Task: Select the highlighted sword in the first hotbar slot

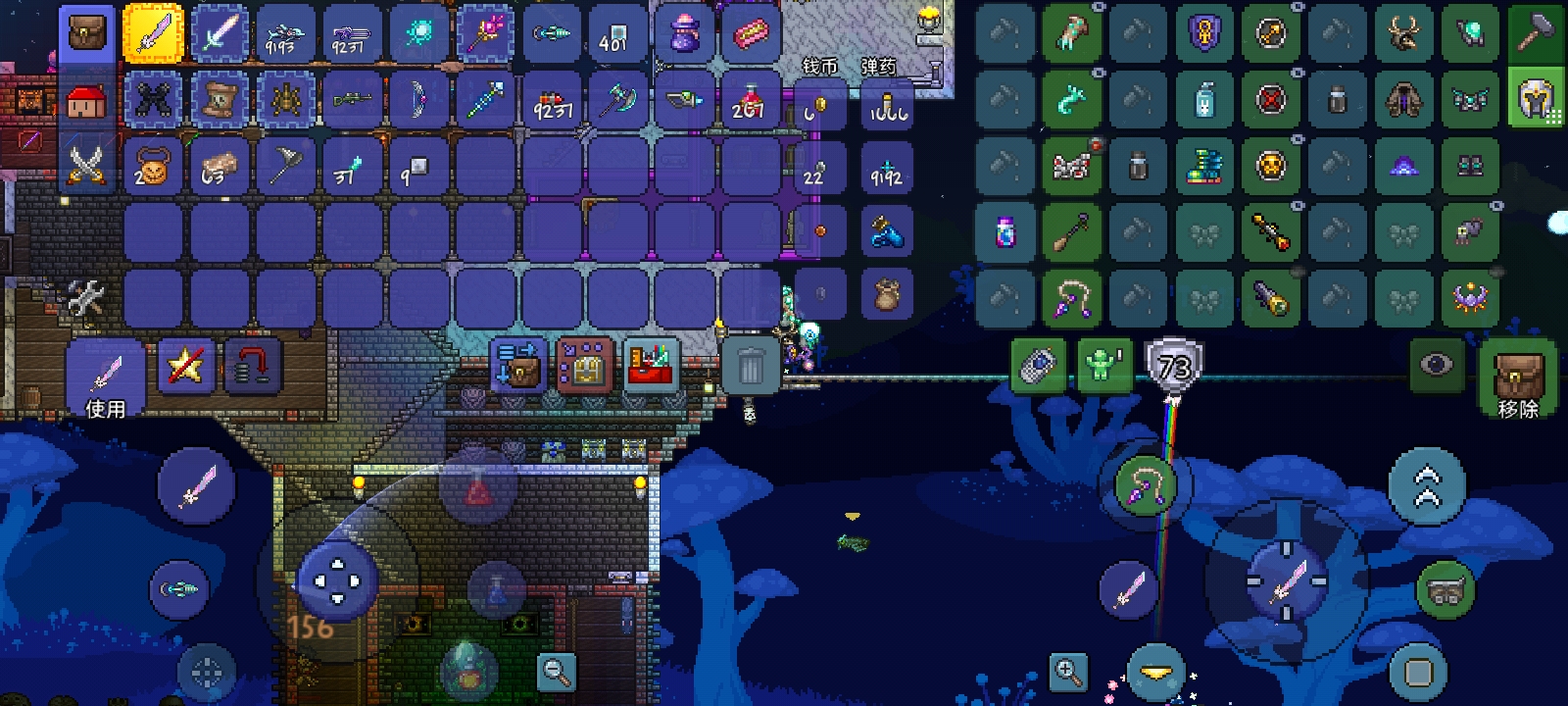Action: click(x=153, y=33)
